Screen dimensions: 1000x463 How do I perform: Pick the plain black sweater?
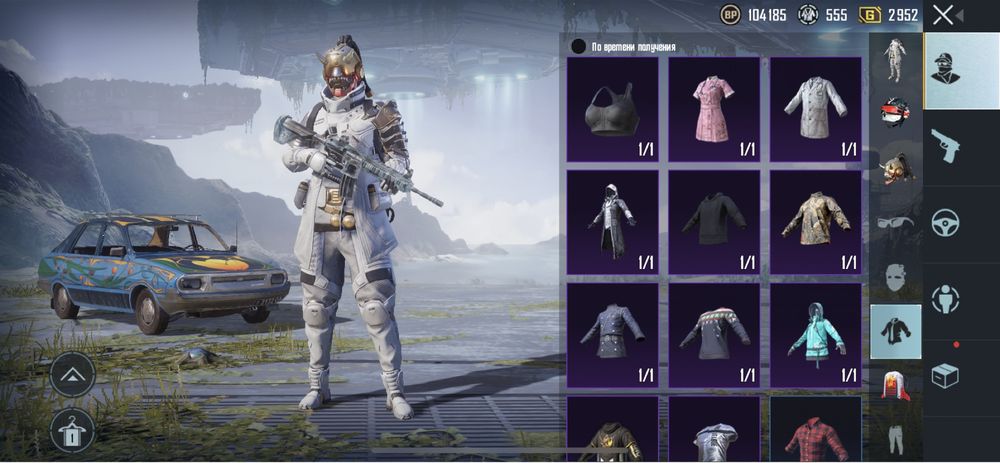click(714, 222)
